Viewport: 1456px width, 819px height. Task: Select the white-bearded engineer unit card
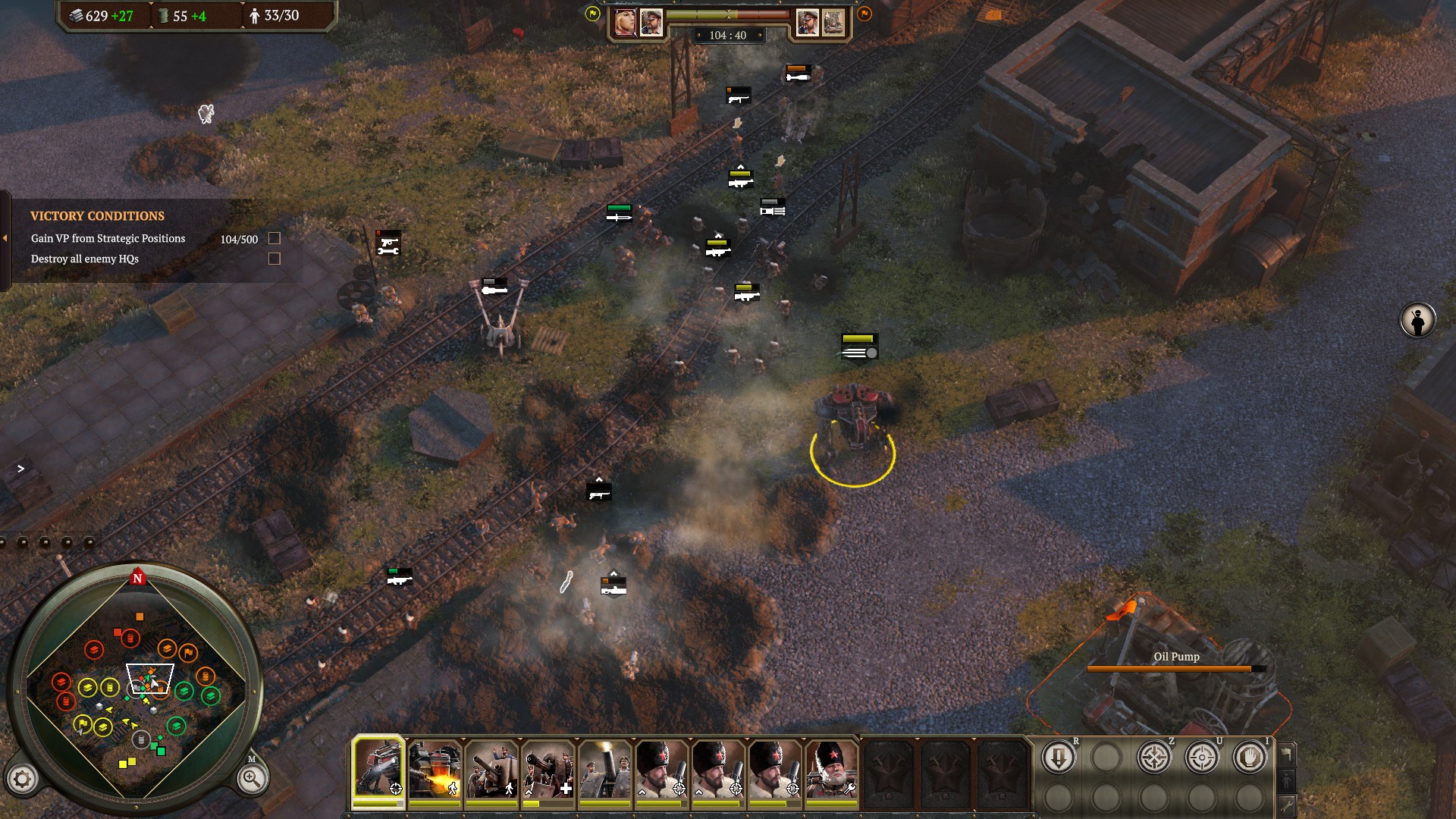point(831,769)
